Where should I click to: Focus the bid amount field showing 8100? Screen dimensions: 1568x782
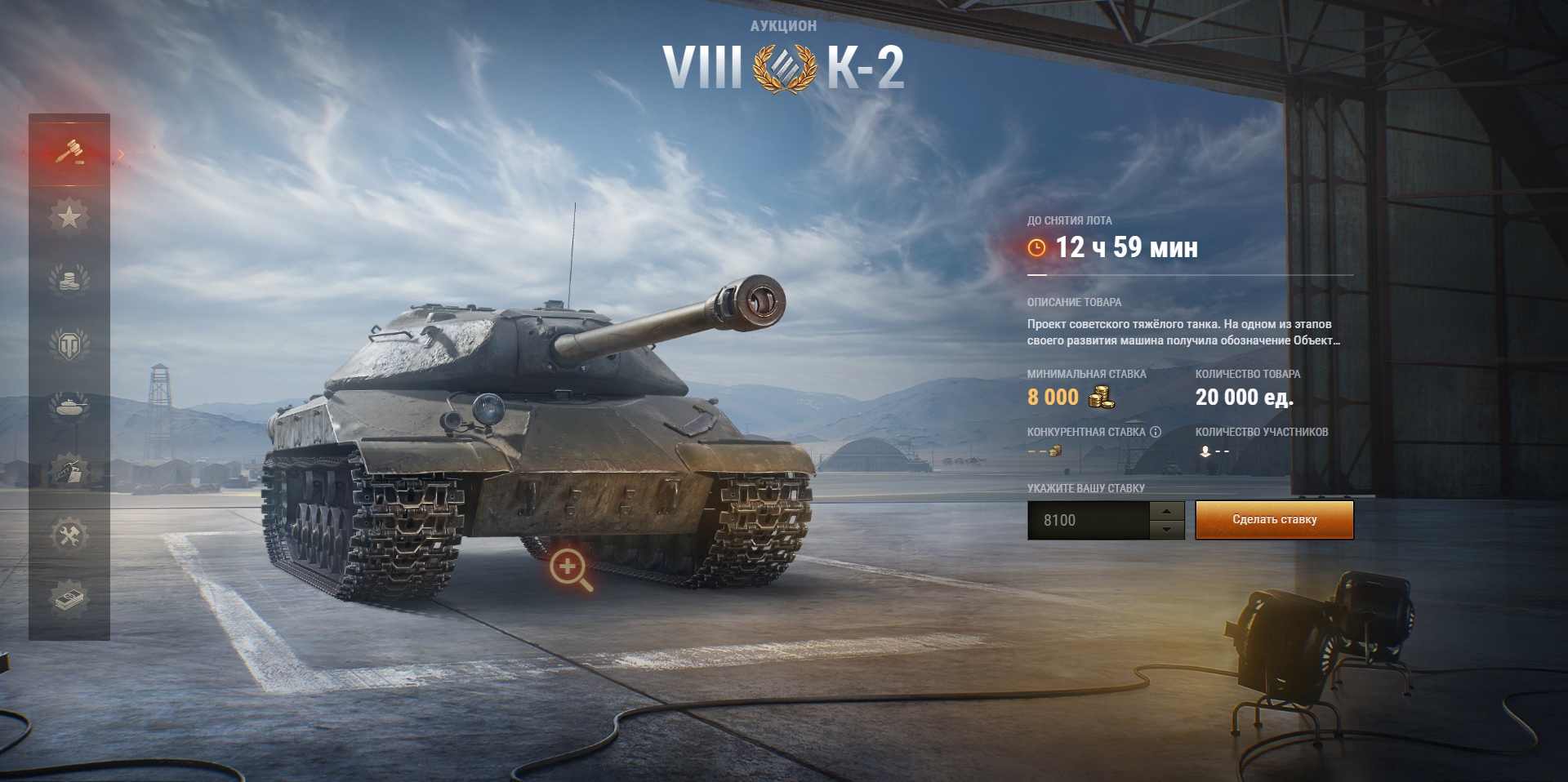[x=1088, y=520]
